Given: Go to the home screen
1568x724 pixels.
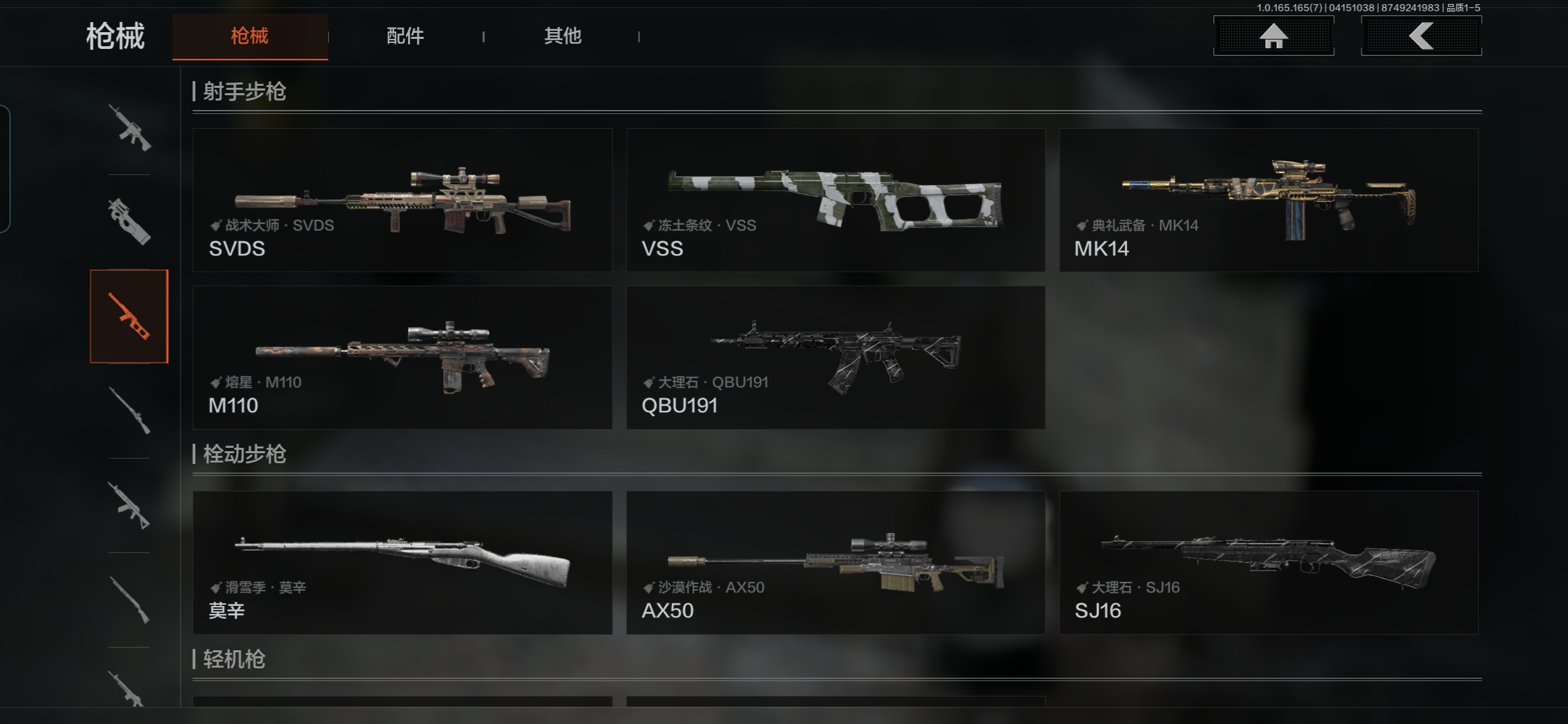Looking at the screenshot, I should (1273, 36).
